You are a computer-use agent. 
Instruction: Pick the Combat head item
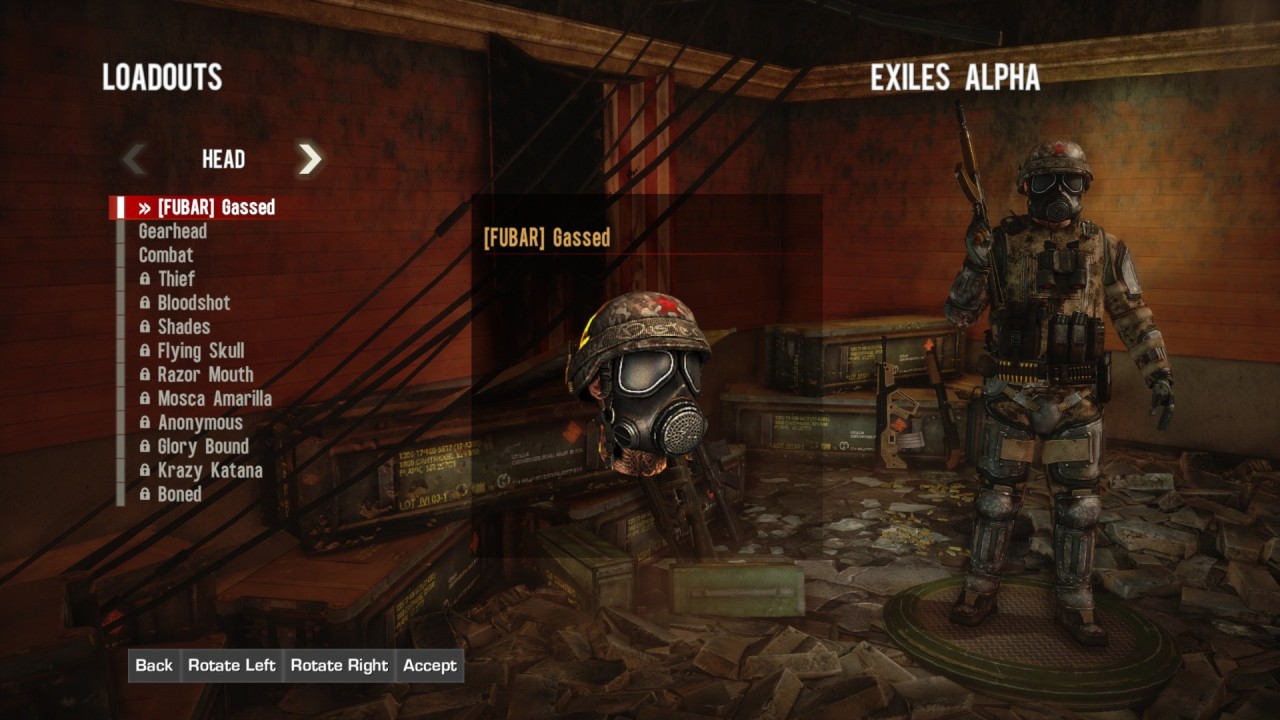pyautogui.click(x=166, y=256)
